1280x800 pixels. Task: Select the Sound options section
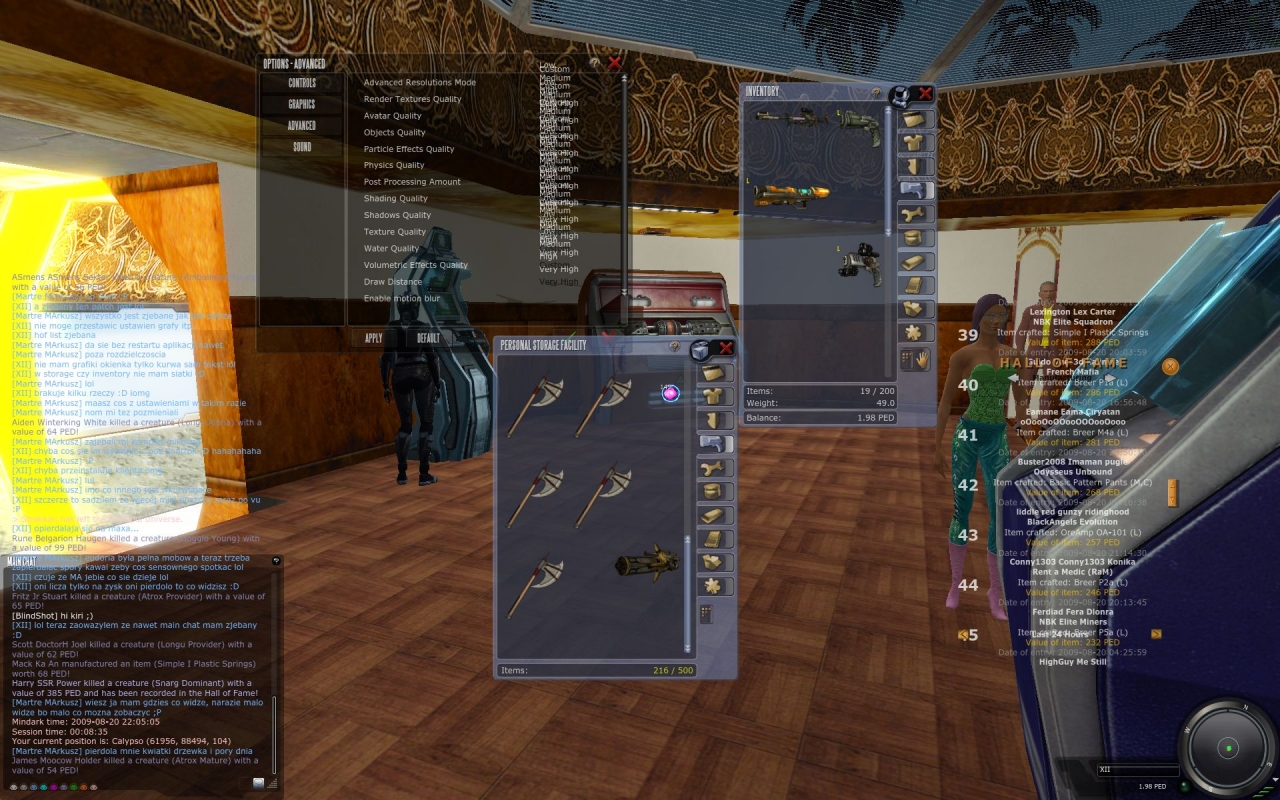[301, 147]
